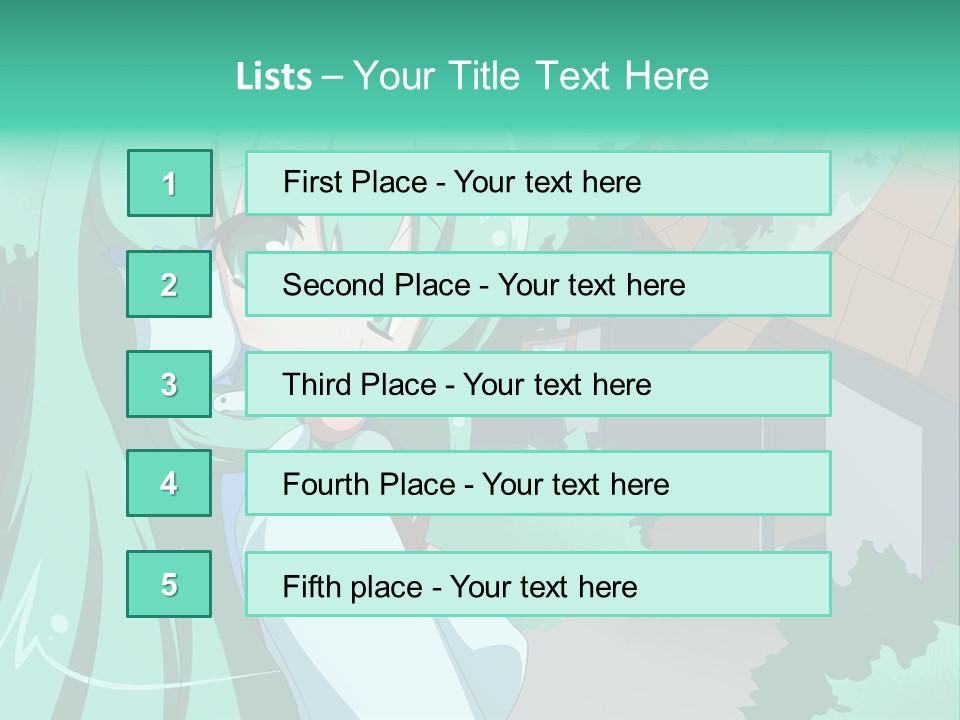Viewport: 960px width, 720px height.
Task: Select the number 4 box
Action: [x=169, y=484]
